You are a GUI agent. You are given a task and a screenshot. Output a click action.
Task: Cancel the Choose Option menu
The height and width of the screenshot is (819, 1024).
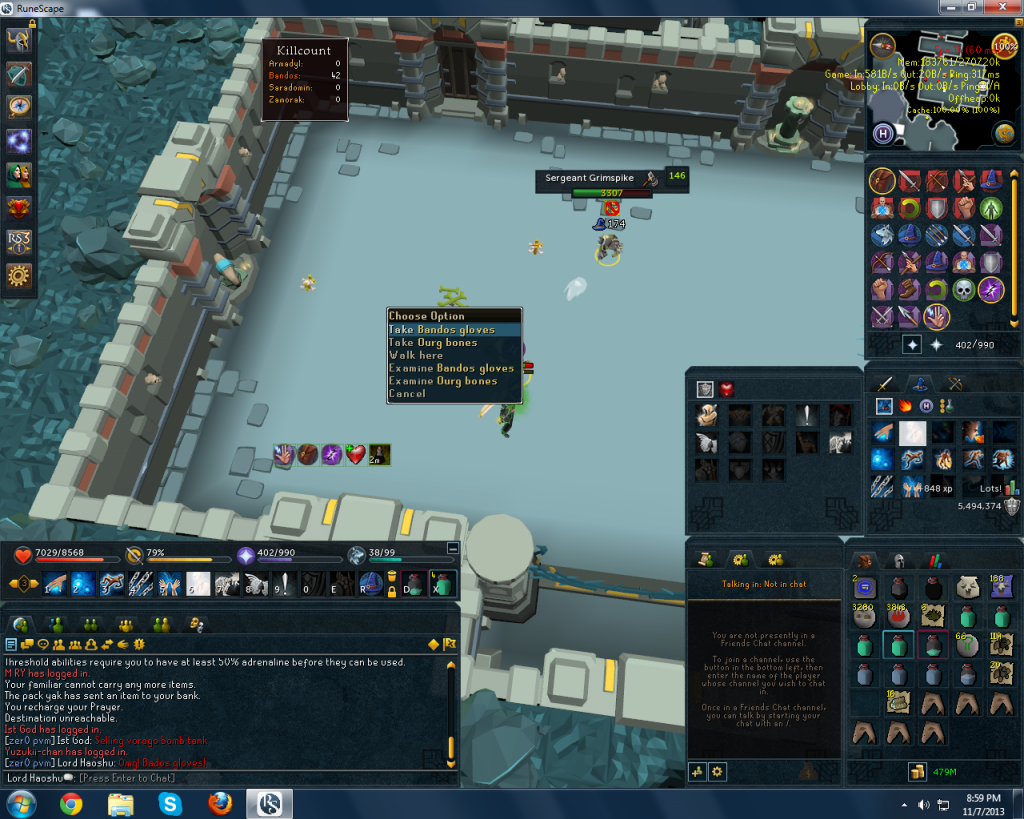click(407, 394)
